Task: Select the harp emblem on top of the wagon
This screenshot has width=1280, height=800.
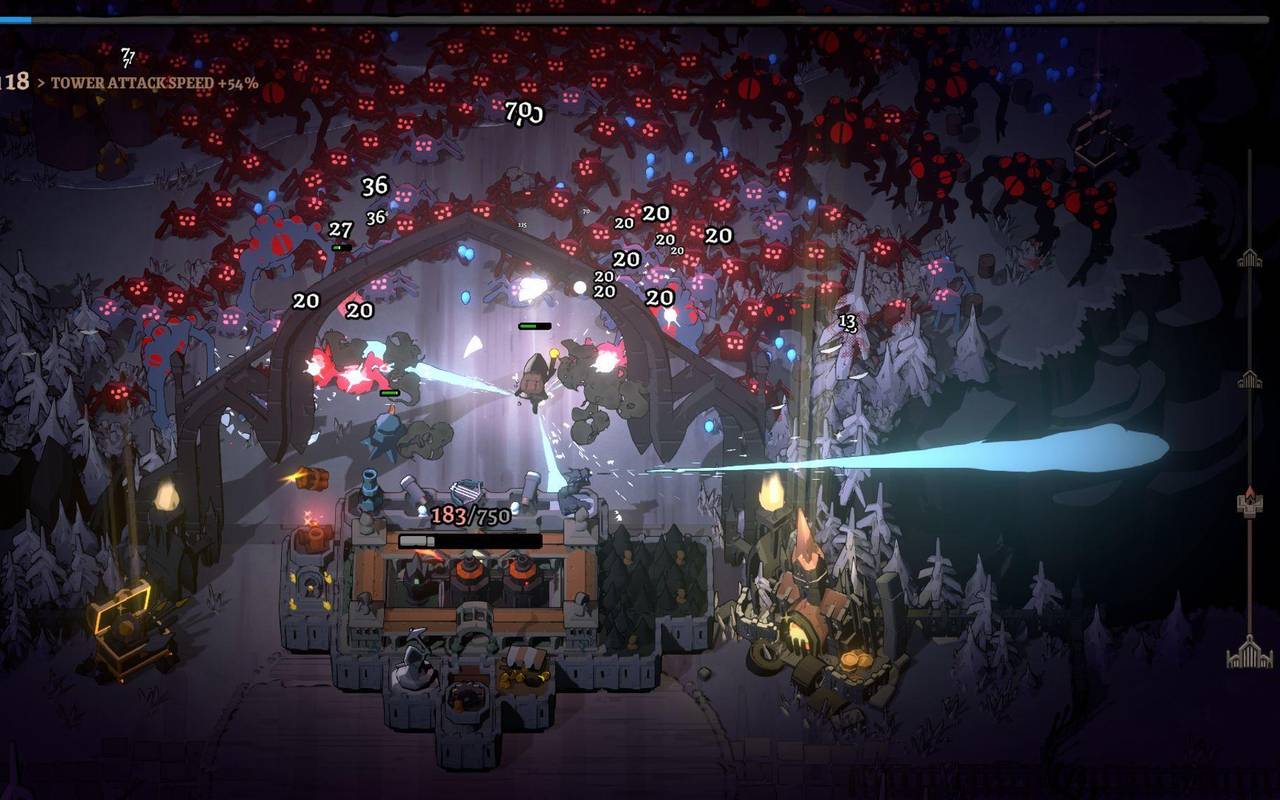Action: pos(464,489)
